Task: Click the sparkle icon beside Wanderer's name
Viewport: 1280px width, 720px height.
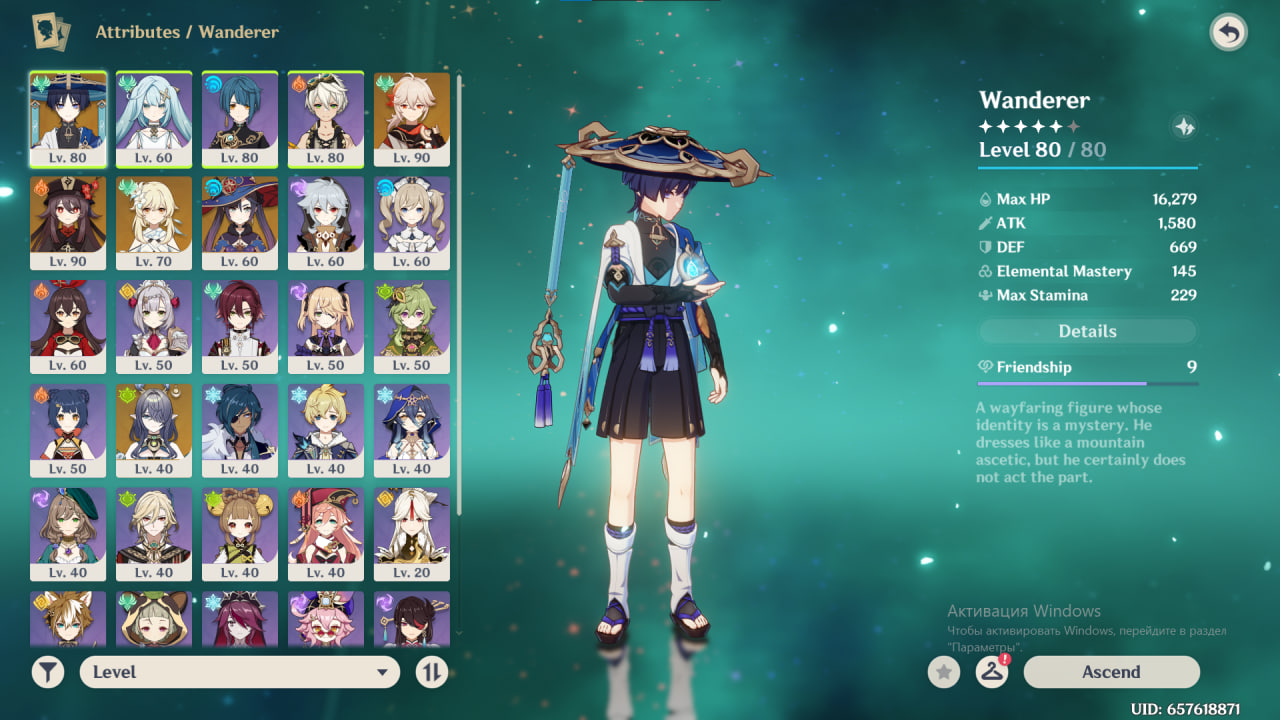Action: [1184, 127]
